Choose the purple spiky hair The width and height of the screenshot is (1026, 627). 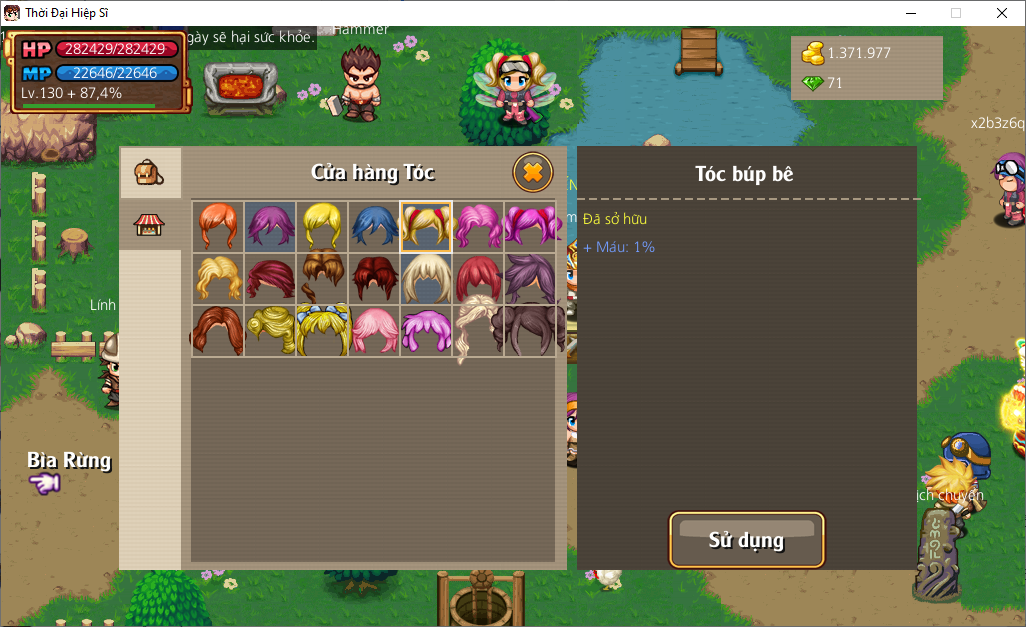(x=269, y=226)
